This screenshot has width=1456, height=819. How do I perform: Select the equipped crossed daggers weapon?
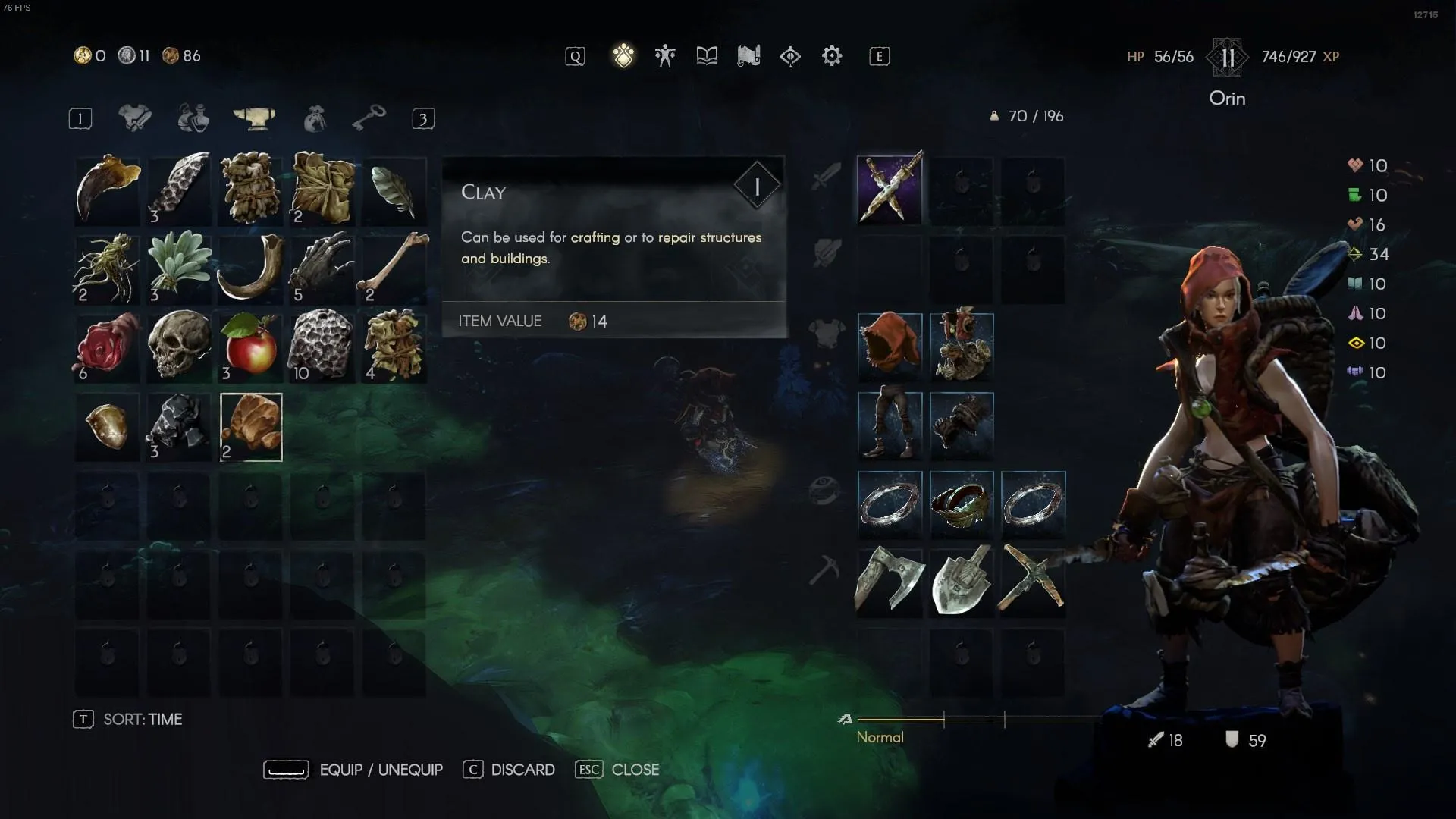[890, 190]
